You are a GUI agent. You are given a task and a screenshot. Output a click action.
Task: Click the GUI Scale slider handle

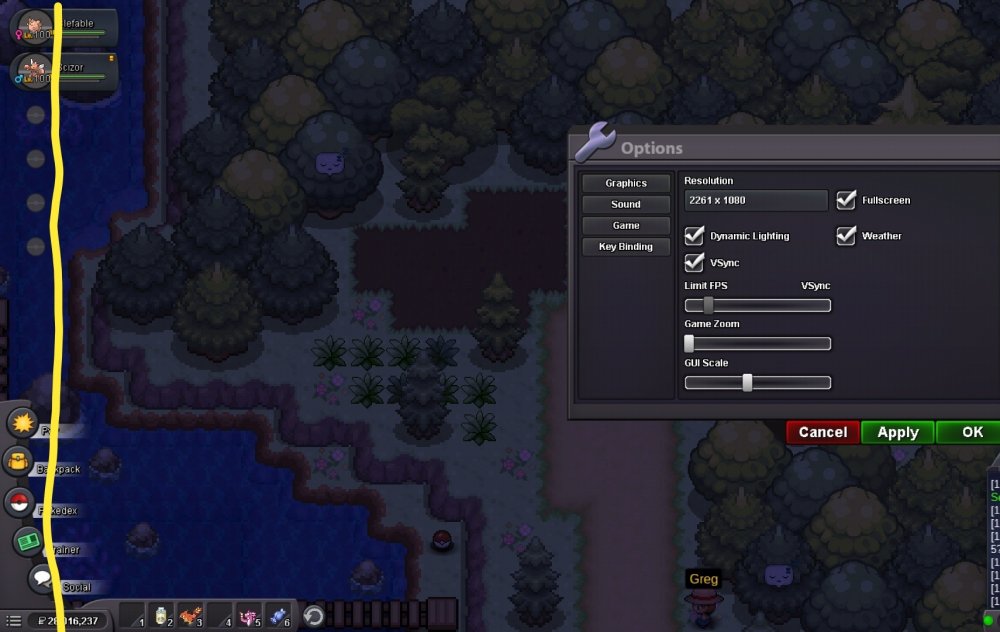(x=747, y=382)
